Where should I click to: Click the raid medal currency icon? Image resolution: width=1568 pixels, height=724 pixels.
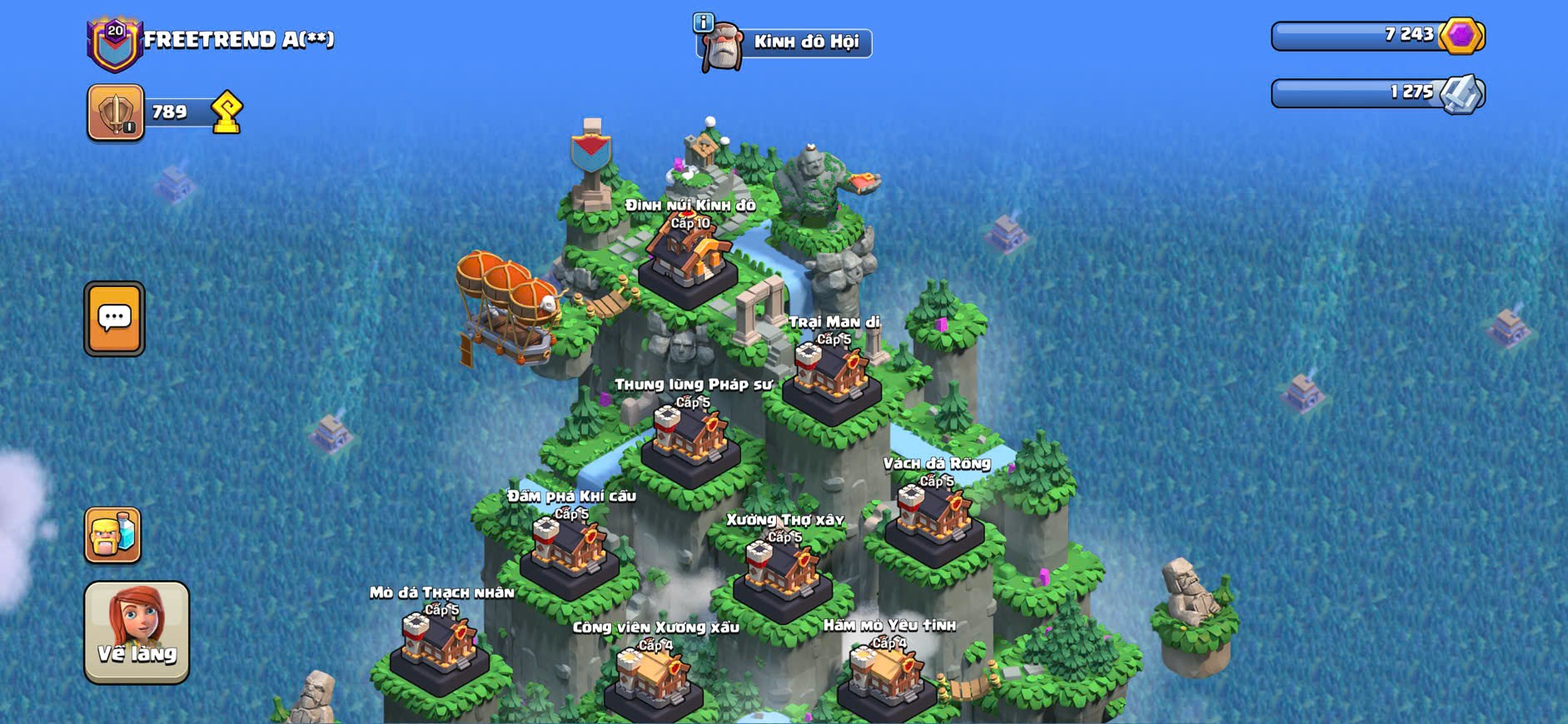pyautogui.click(x=1463, y=93)
